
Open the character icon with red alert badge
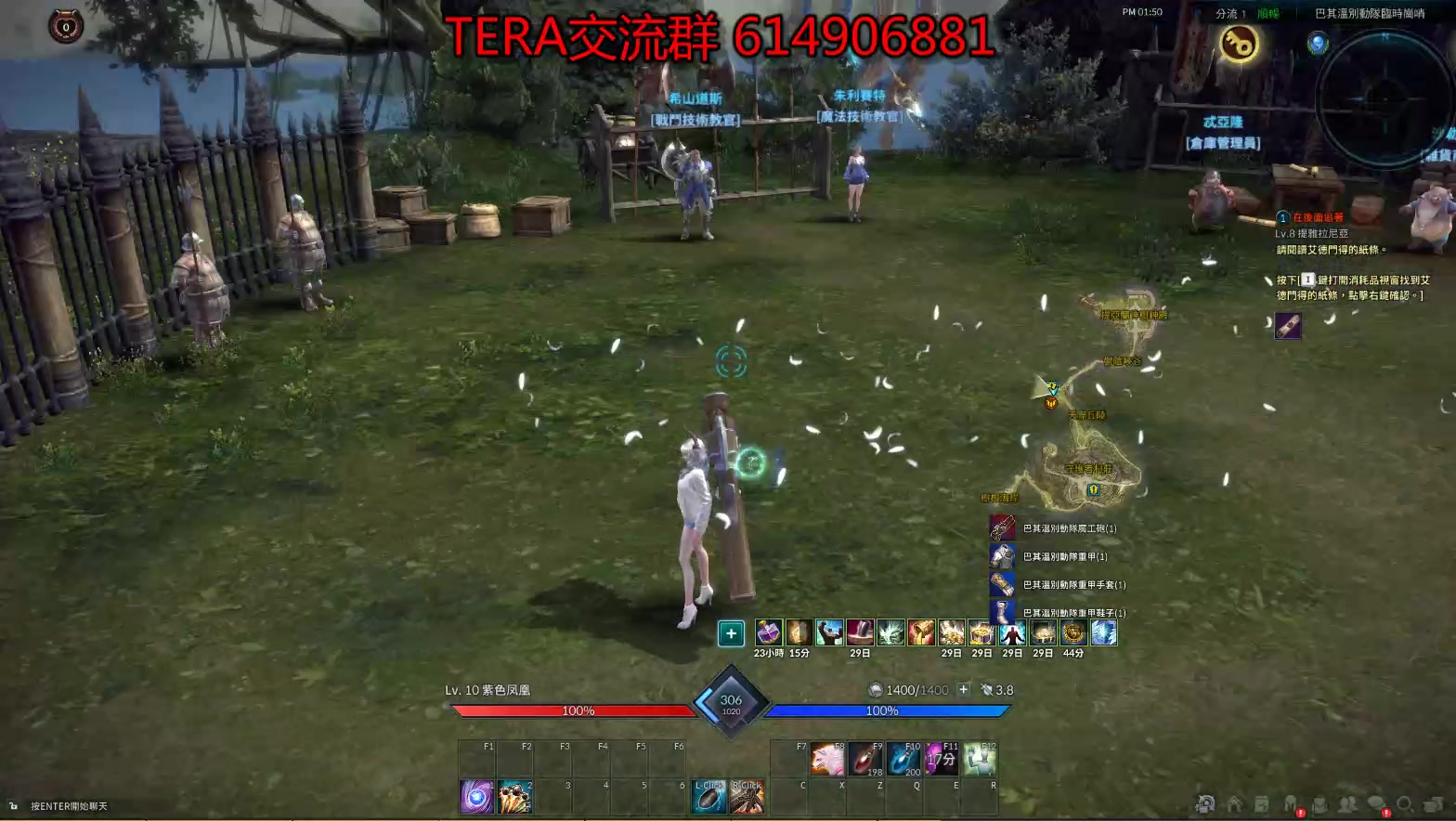click(1290, 802)
